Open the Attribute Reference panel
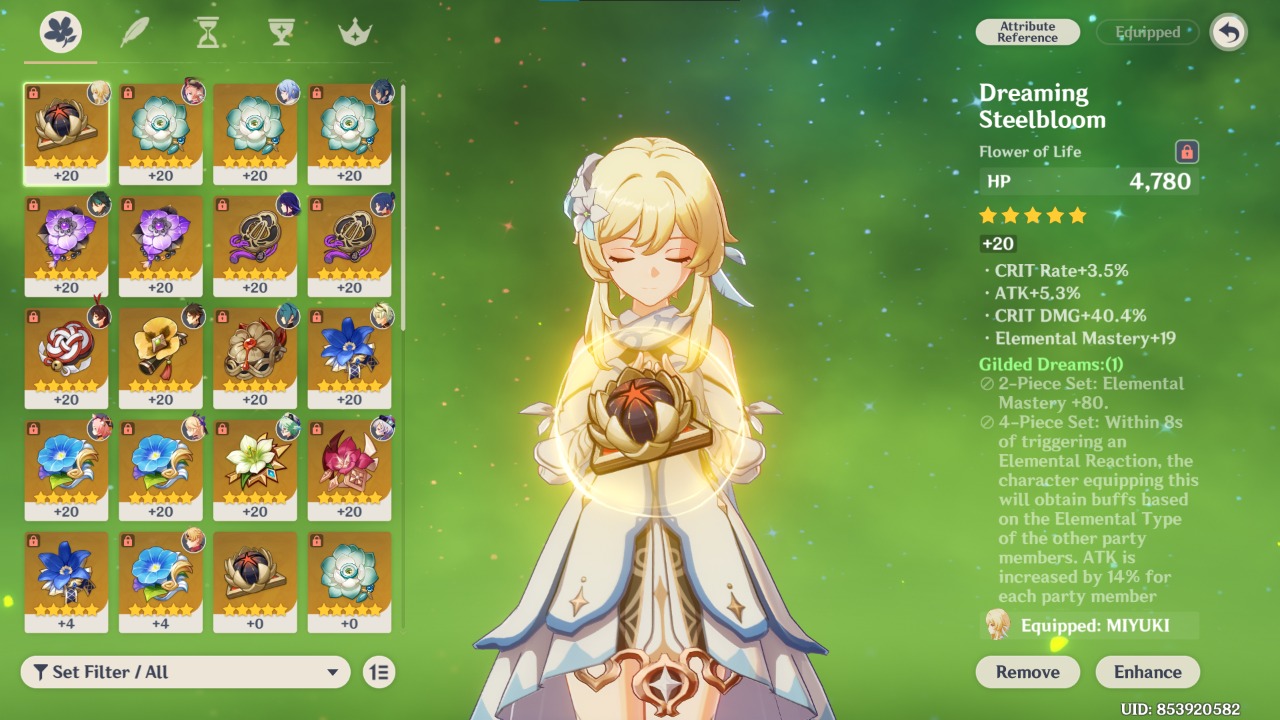Viewport: 1280px width, 720px height. 1027,31
